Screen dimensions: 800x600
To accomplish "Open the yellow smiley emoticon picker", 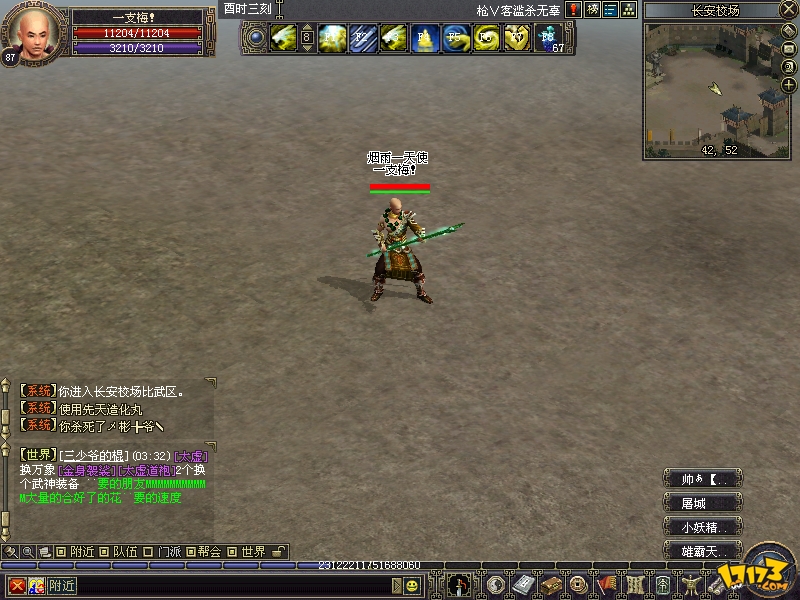I will point(411,585).
